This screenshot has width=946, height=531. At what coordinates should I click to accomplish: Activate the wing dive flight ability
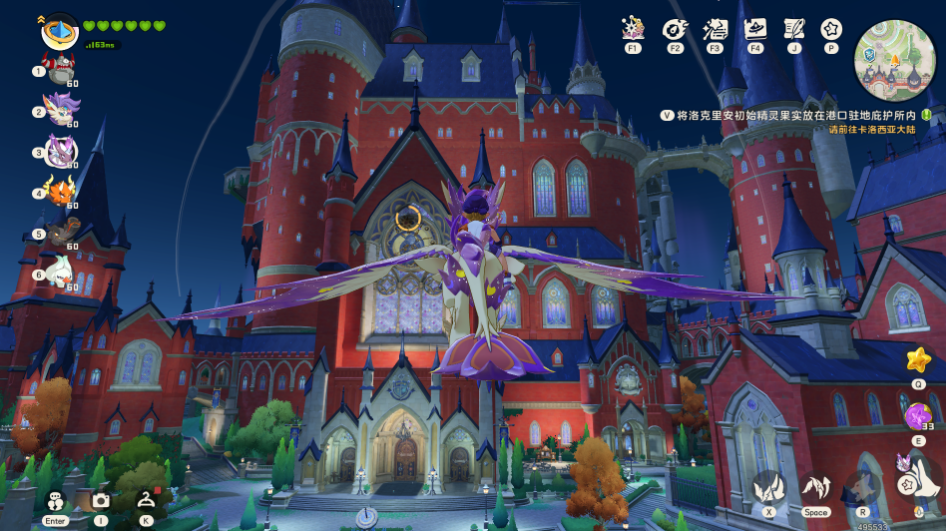(768, 488)
